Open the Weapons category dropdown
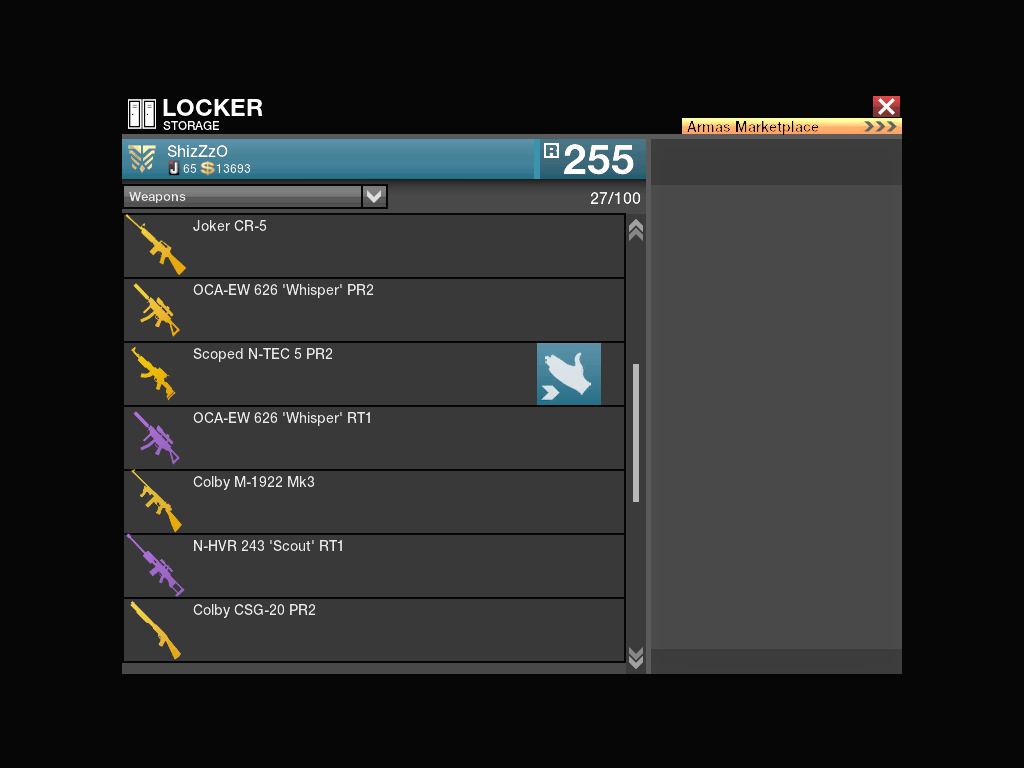 pyautogui.click(x=374, y=196)
